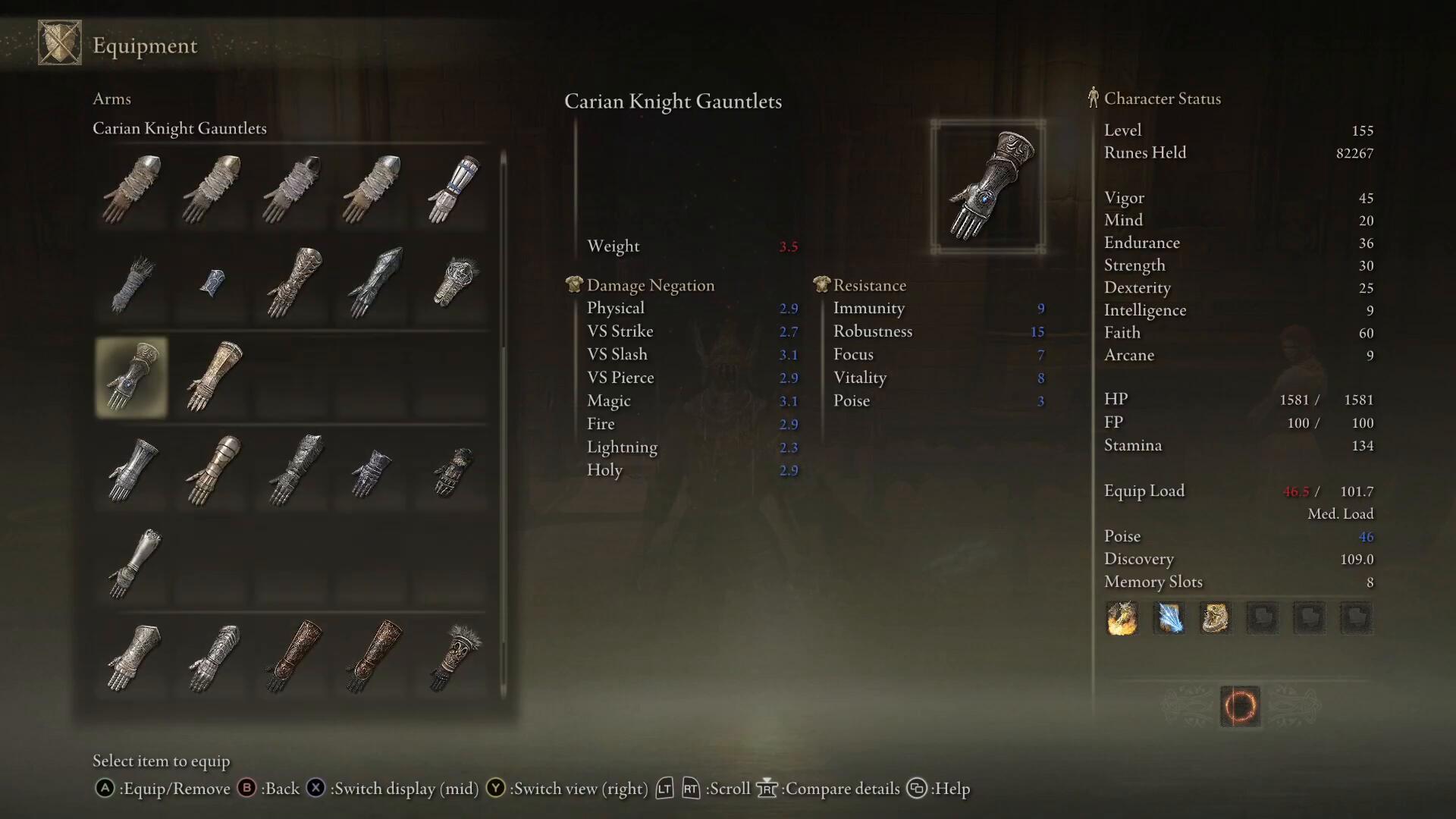Image resolution: width=1456 pixels, height=819 pixels.
Task: Select the blue lightning spell memory slot
Action: pos(1169,618)
